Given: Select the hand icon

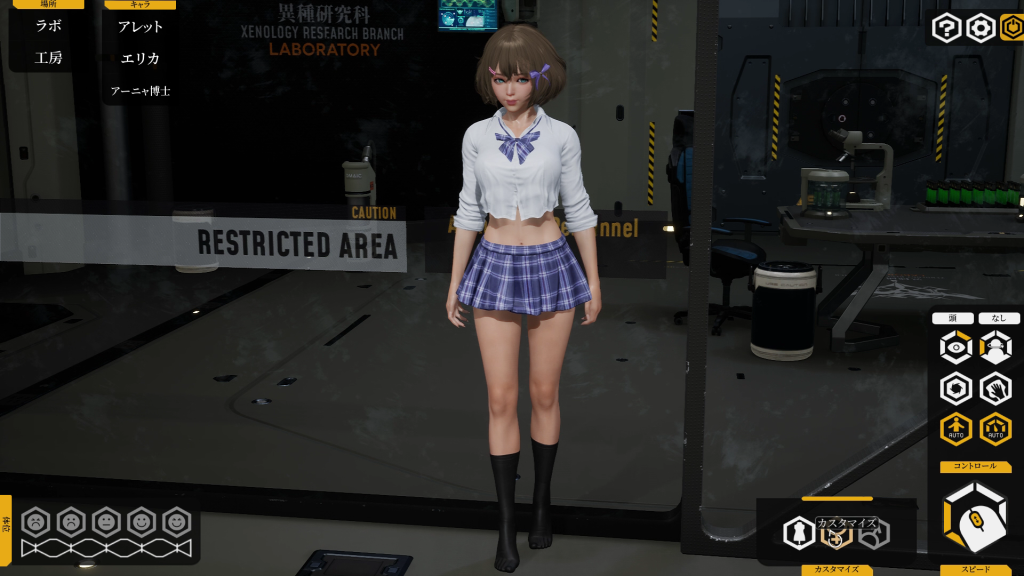Looking at the screenshot, I should 996,388.
